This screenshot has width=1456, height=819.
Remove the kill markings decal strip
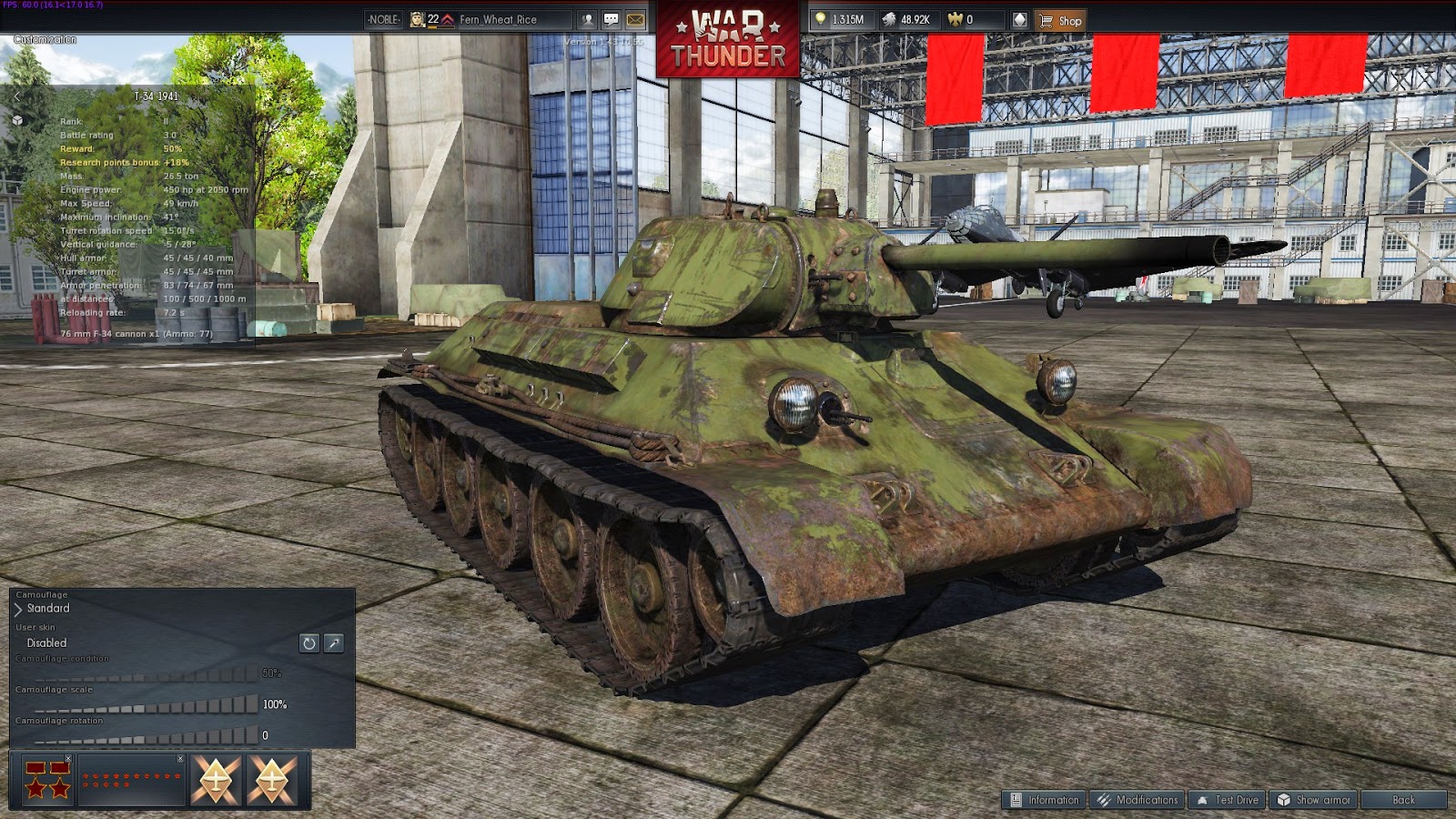[x=180, y=758]
